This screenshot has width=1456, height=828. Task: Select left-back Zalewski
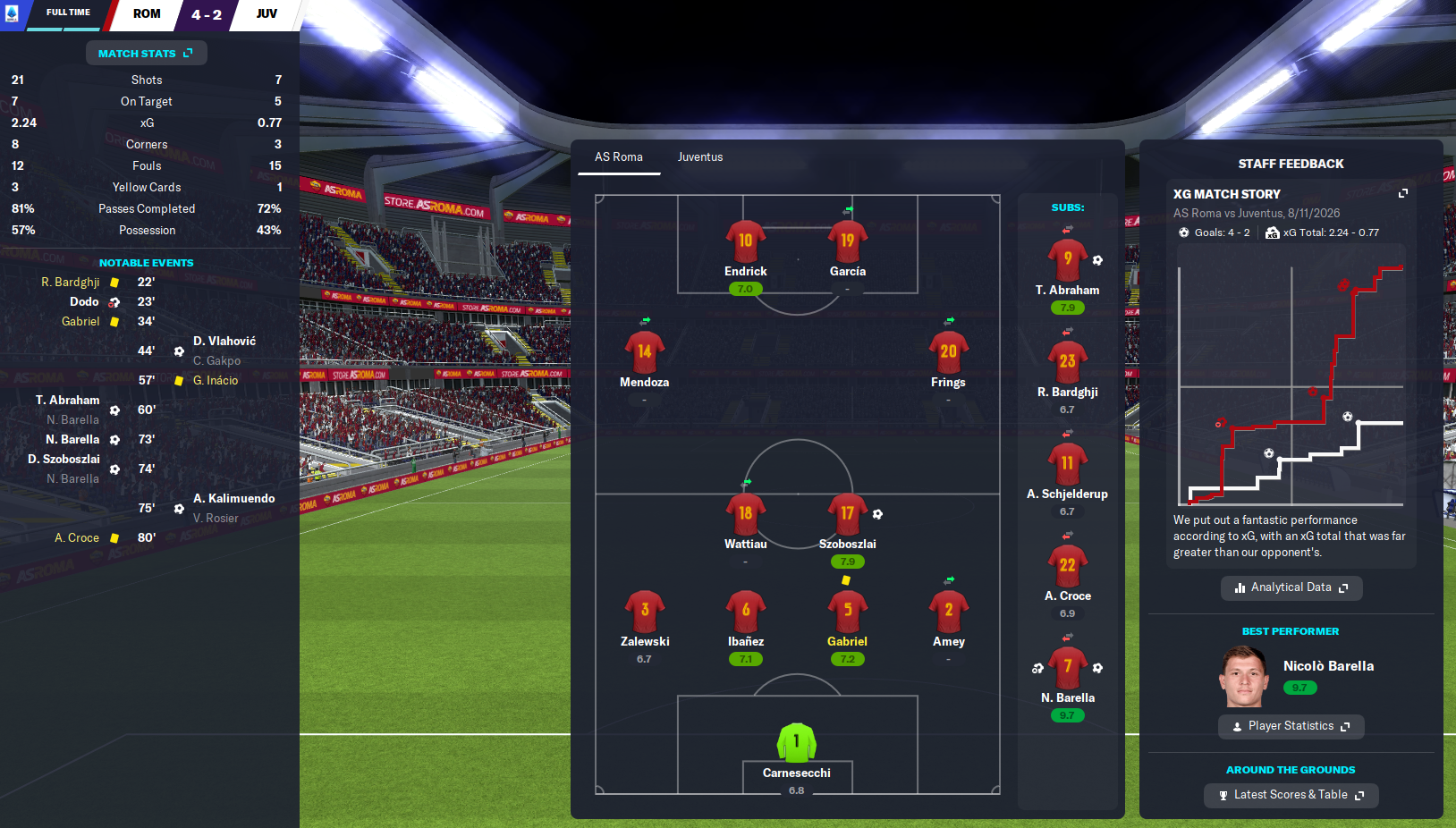coord(644,612)
